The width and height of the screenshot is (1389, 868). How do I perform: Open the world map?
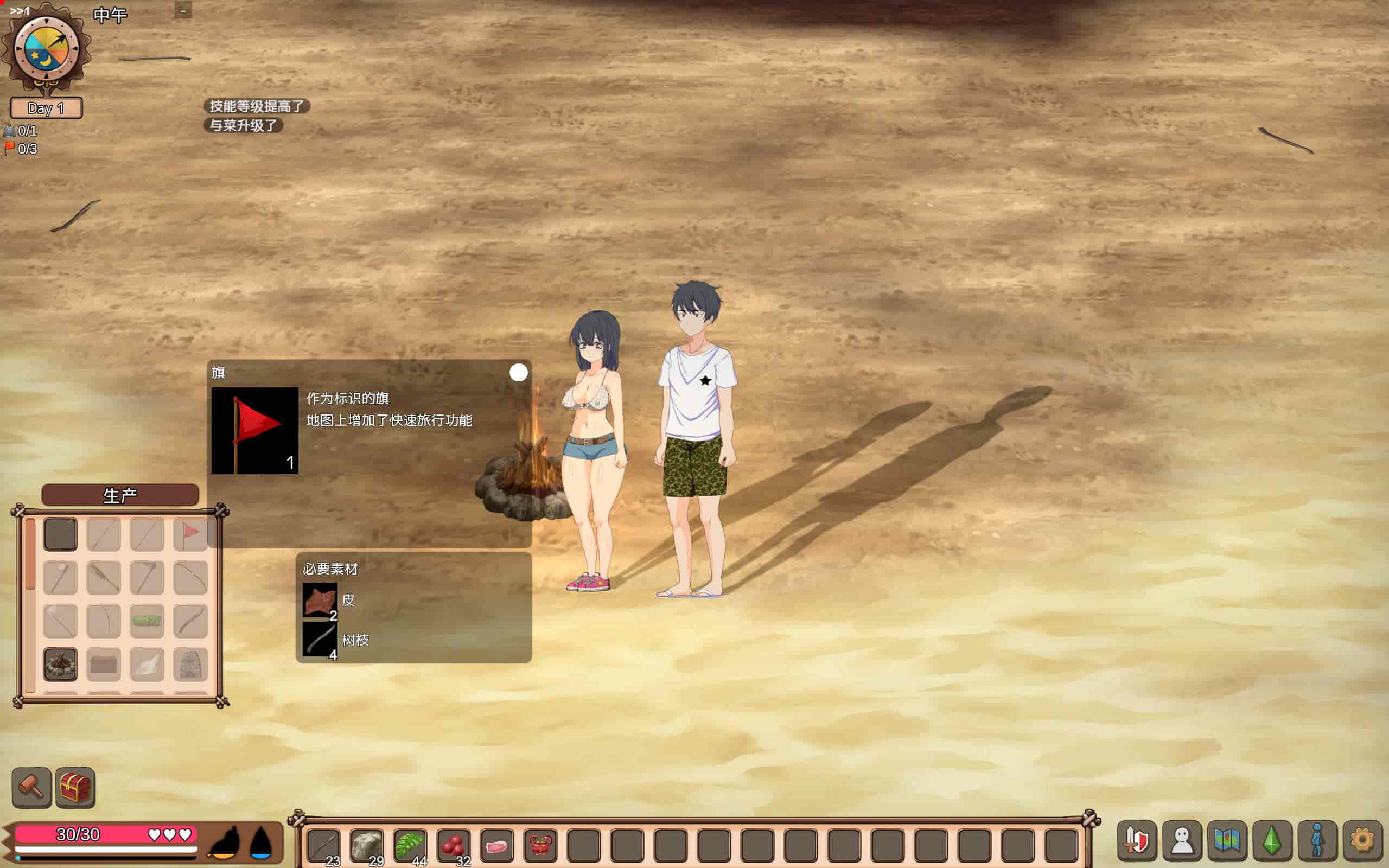point(1227,840)
